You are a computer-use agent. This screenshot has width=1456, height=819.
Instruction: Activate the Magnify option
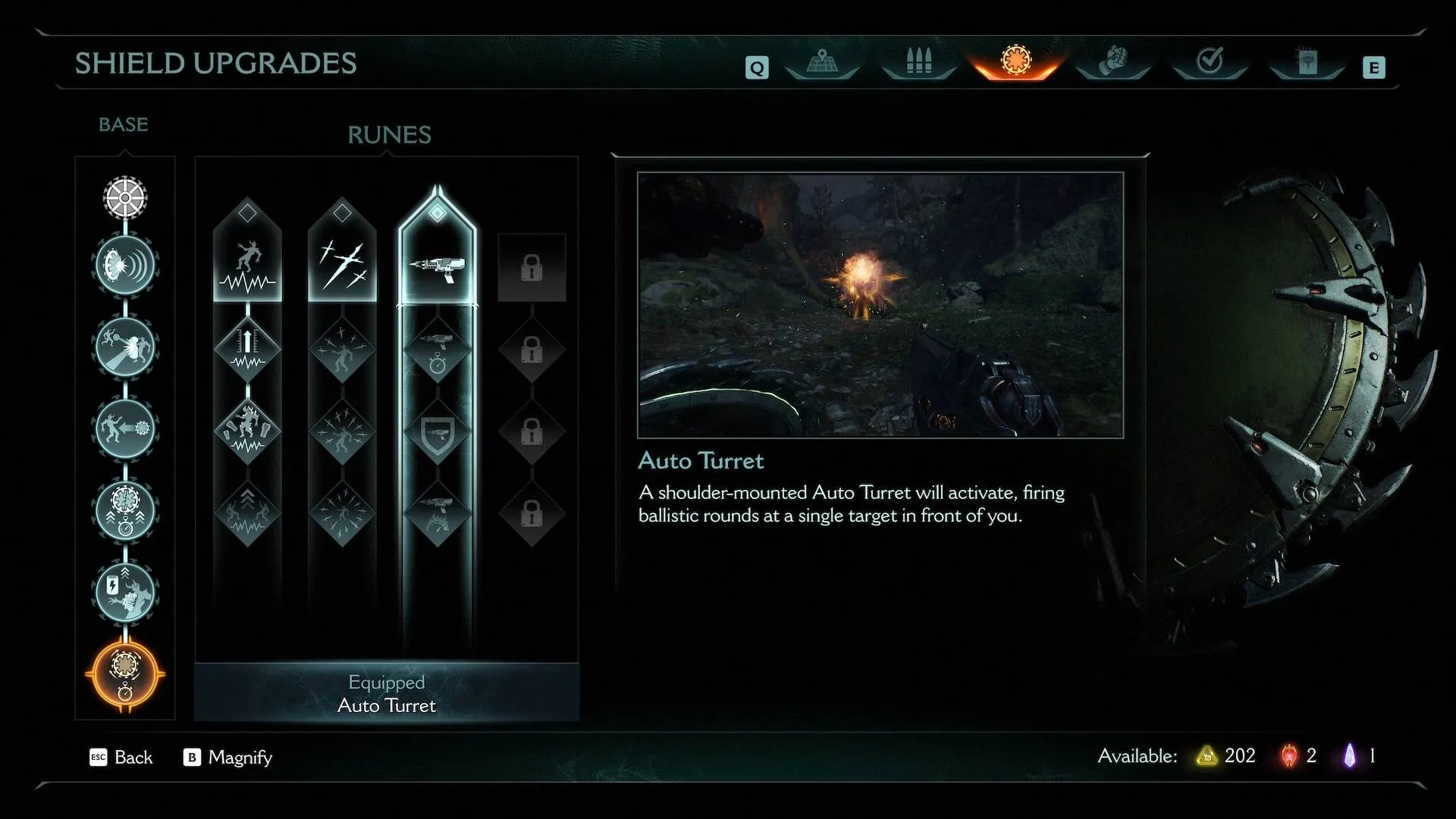pos(228,757)
